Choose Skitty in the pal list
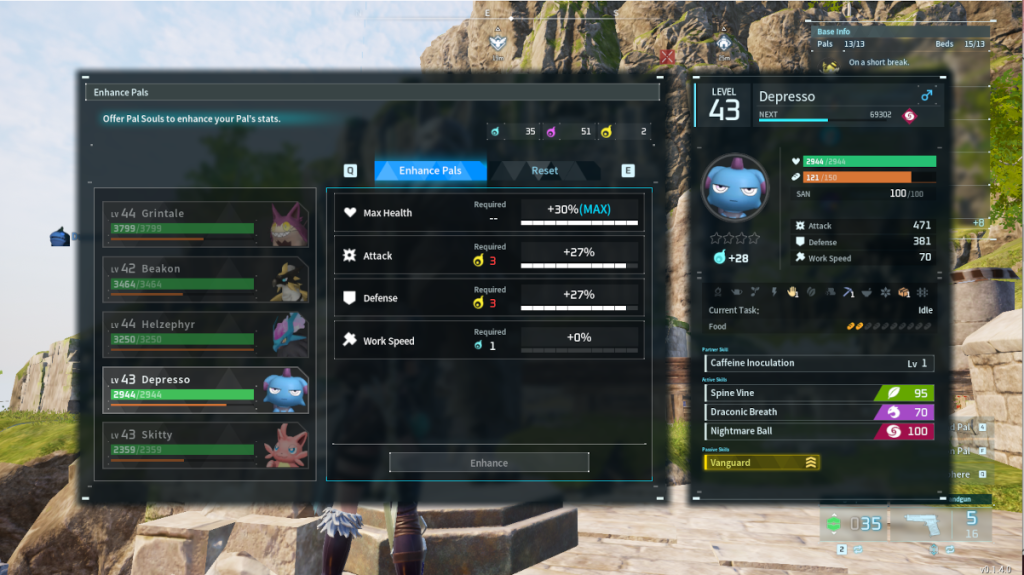1024x575 pixels. pos(205,445)
